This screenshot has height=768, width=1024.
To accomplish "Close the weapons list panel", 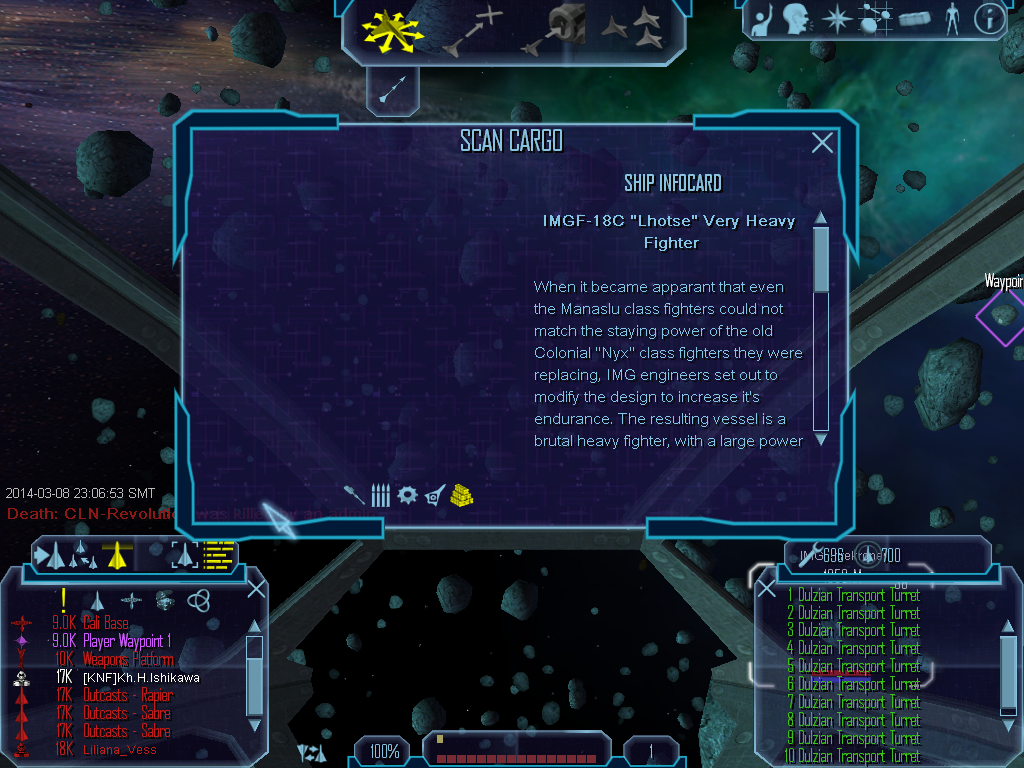I will [x=767, y=589].
